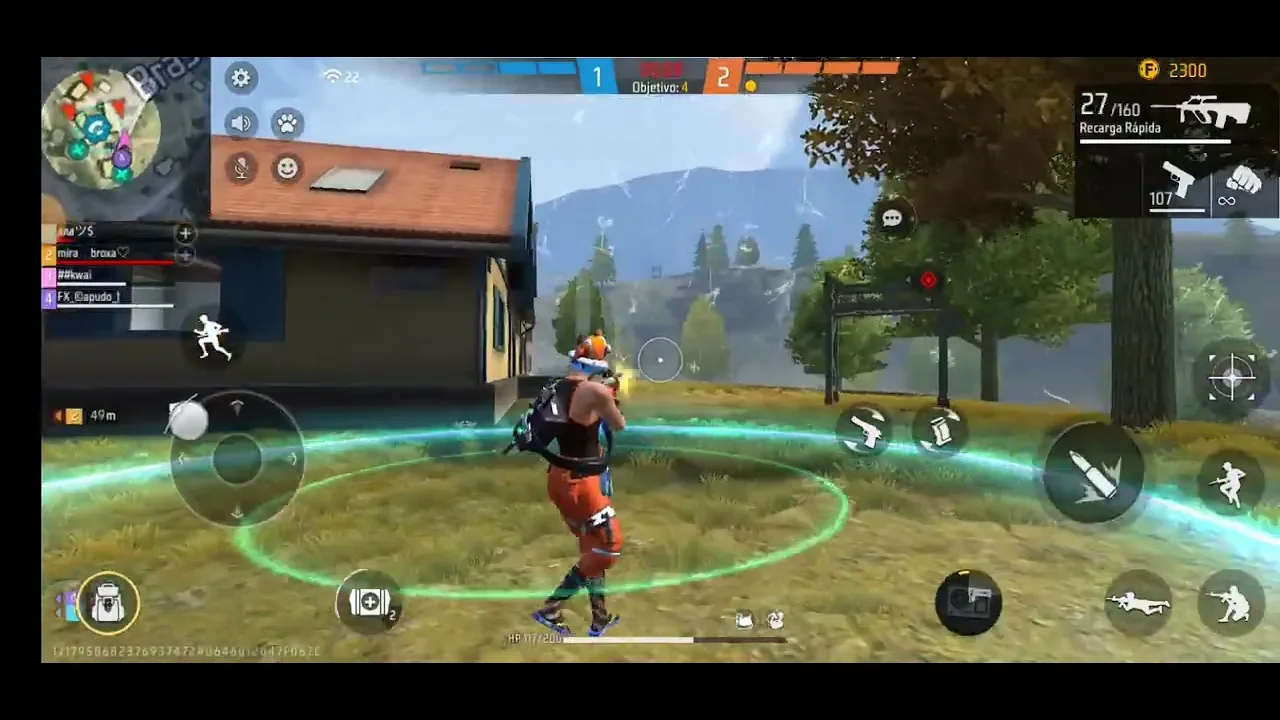Activate the running sprint icon
1280x720 pixels.
pyautogui.click(x=212, y=338)
